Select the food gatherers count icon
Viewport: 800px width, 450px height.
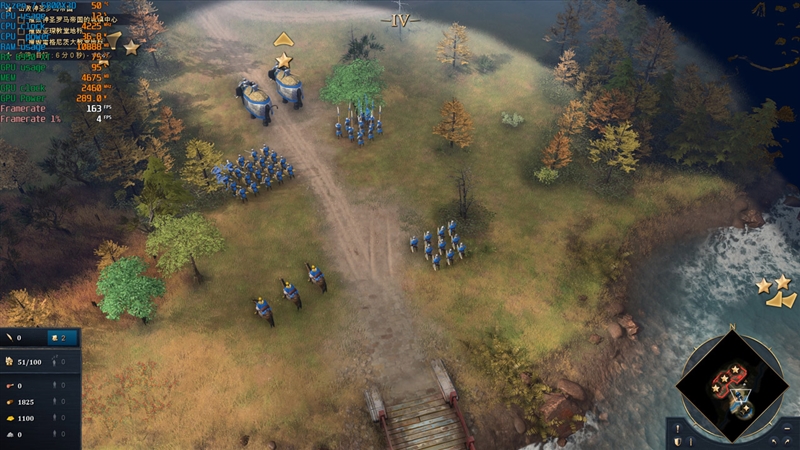click(56, 385)
